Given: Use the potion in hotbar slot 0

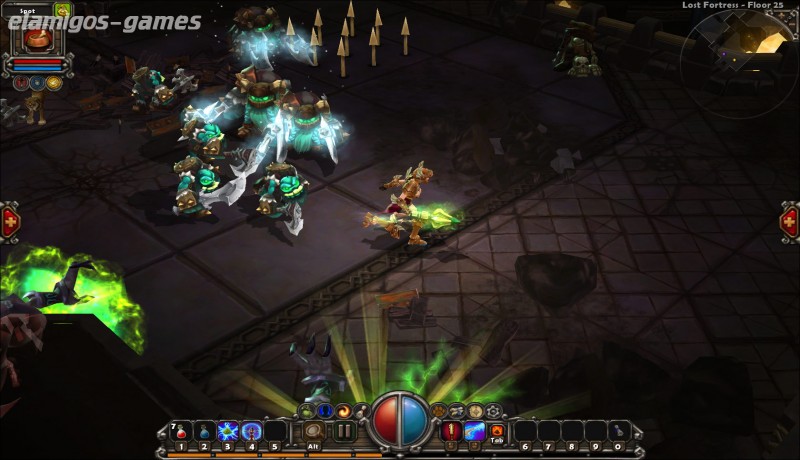Looking at the screenshot, I should pos(618,431).
